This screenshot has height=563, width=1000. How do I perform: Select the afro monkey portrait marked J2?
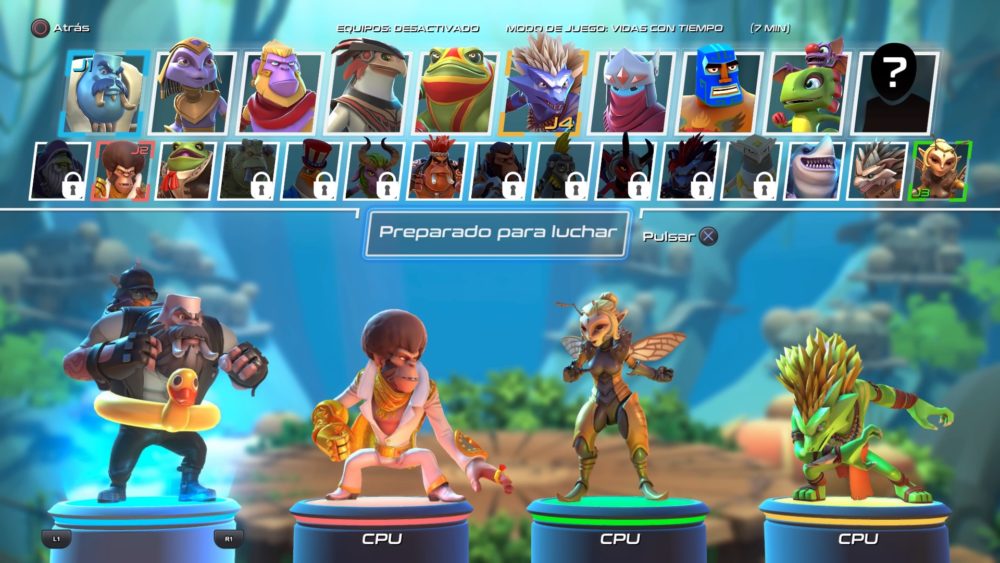(x=122, y=170)
